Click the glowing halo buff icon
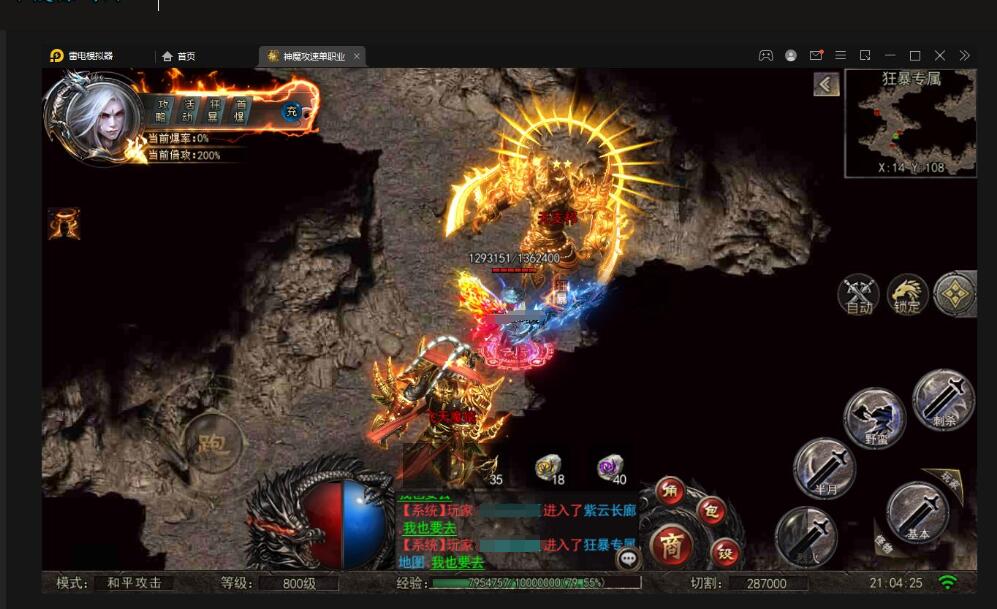This screenshot has width=997, height=609. [x=64, y=224]
